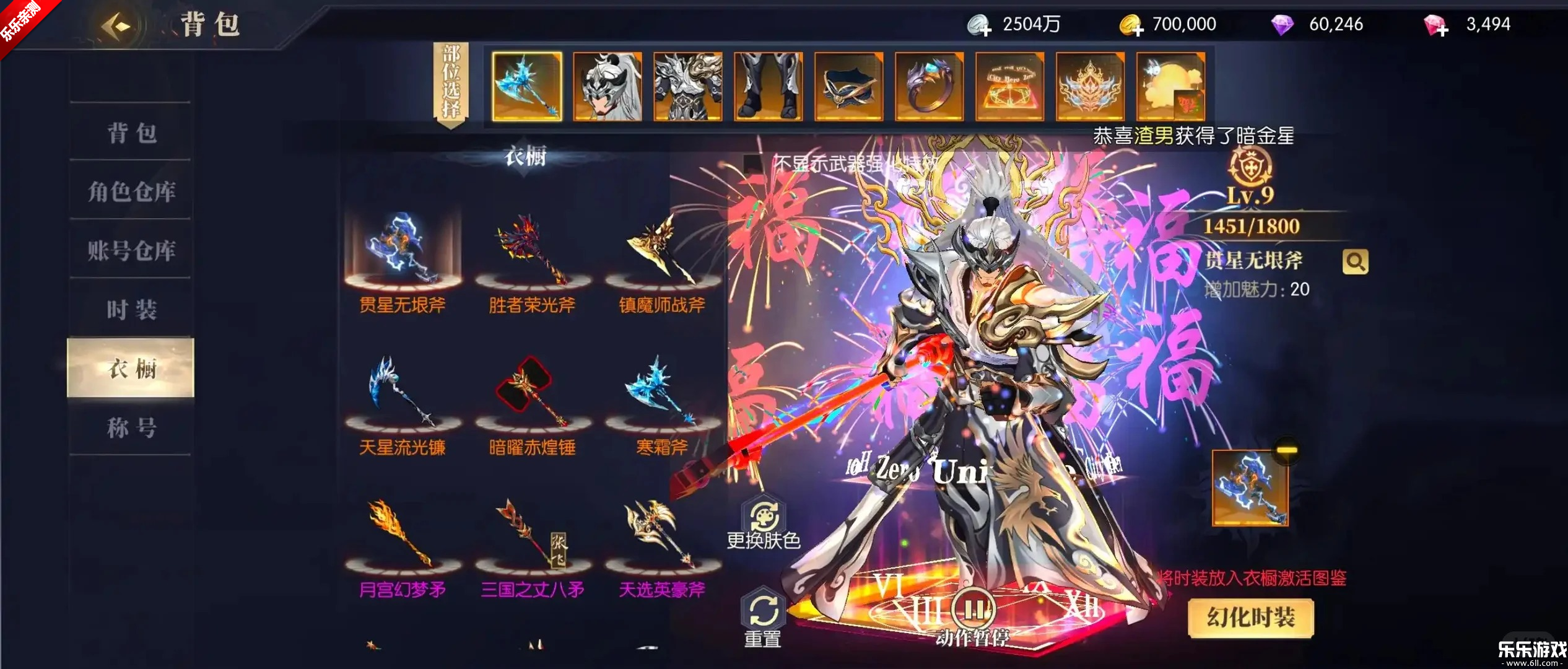
Task: Select the ring accessory slot
Action: (x=929, y=86)
